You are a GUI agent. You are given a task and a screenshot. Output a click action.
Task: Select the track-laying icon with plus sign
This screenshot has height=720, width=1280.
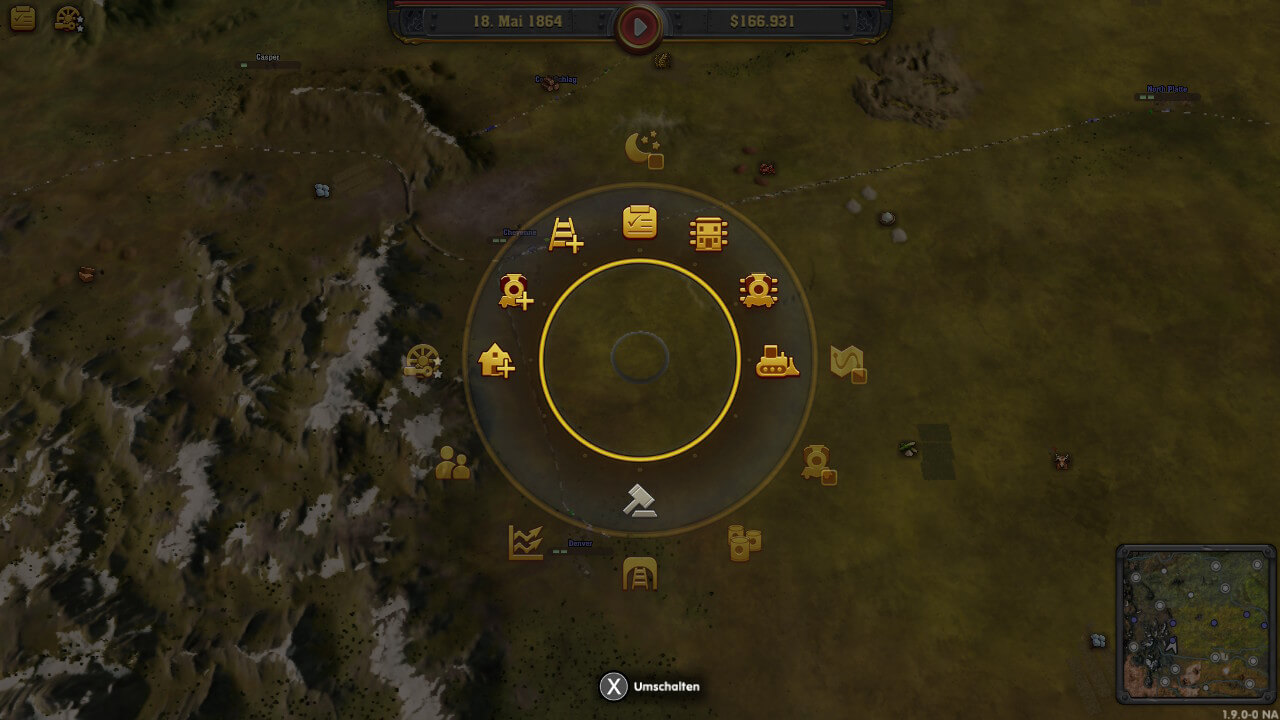coord(566,234)
